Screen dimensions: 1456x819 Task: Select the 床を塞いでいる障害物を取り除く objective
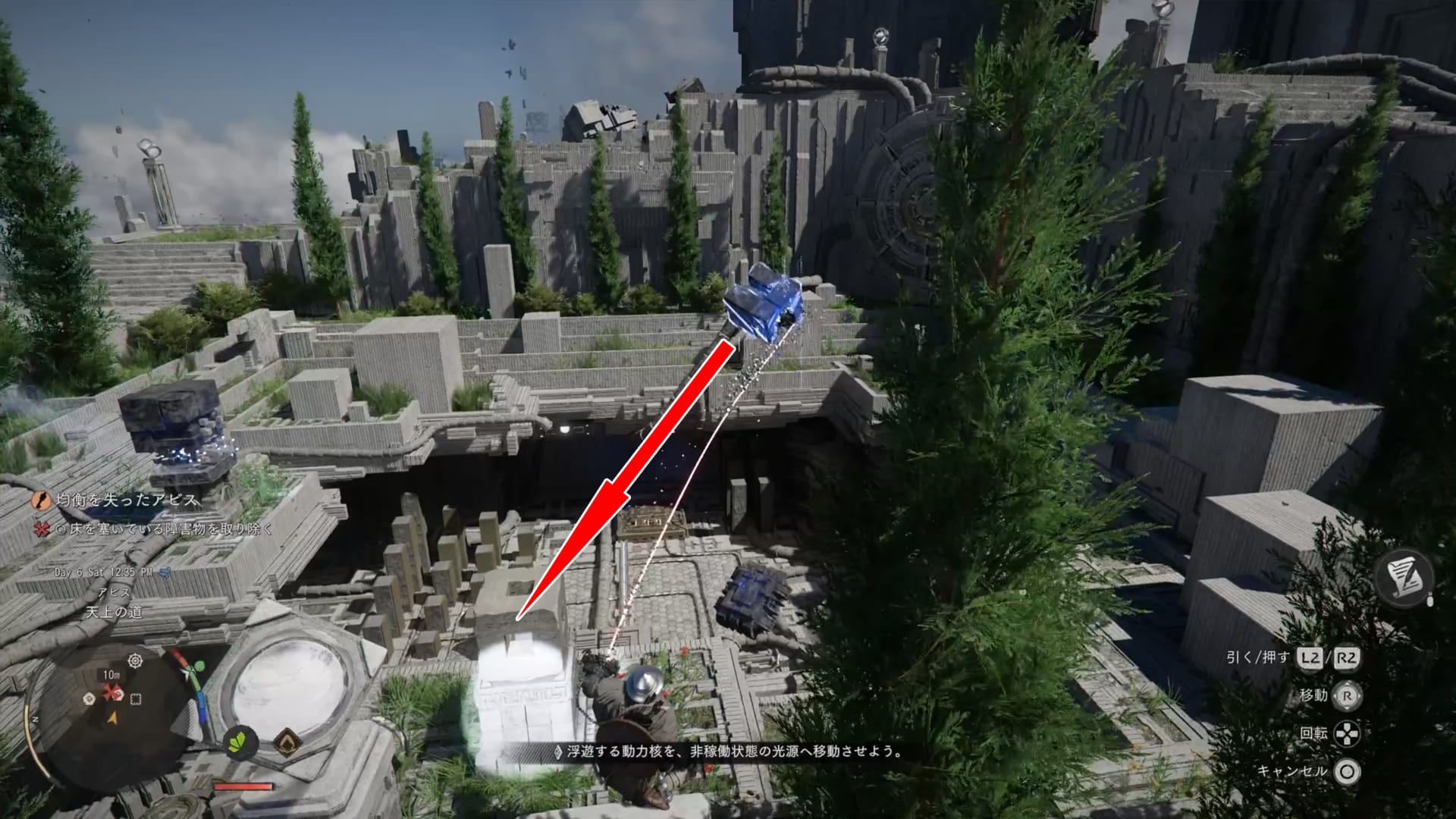pos(162,529)
